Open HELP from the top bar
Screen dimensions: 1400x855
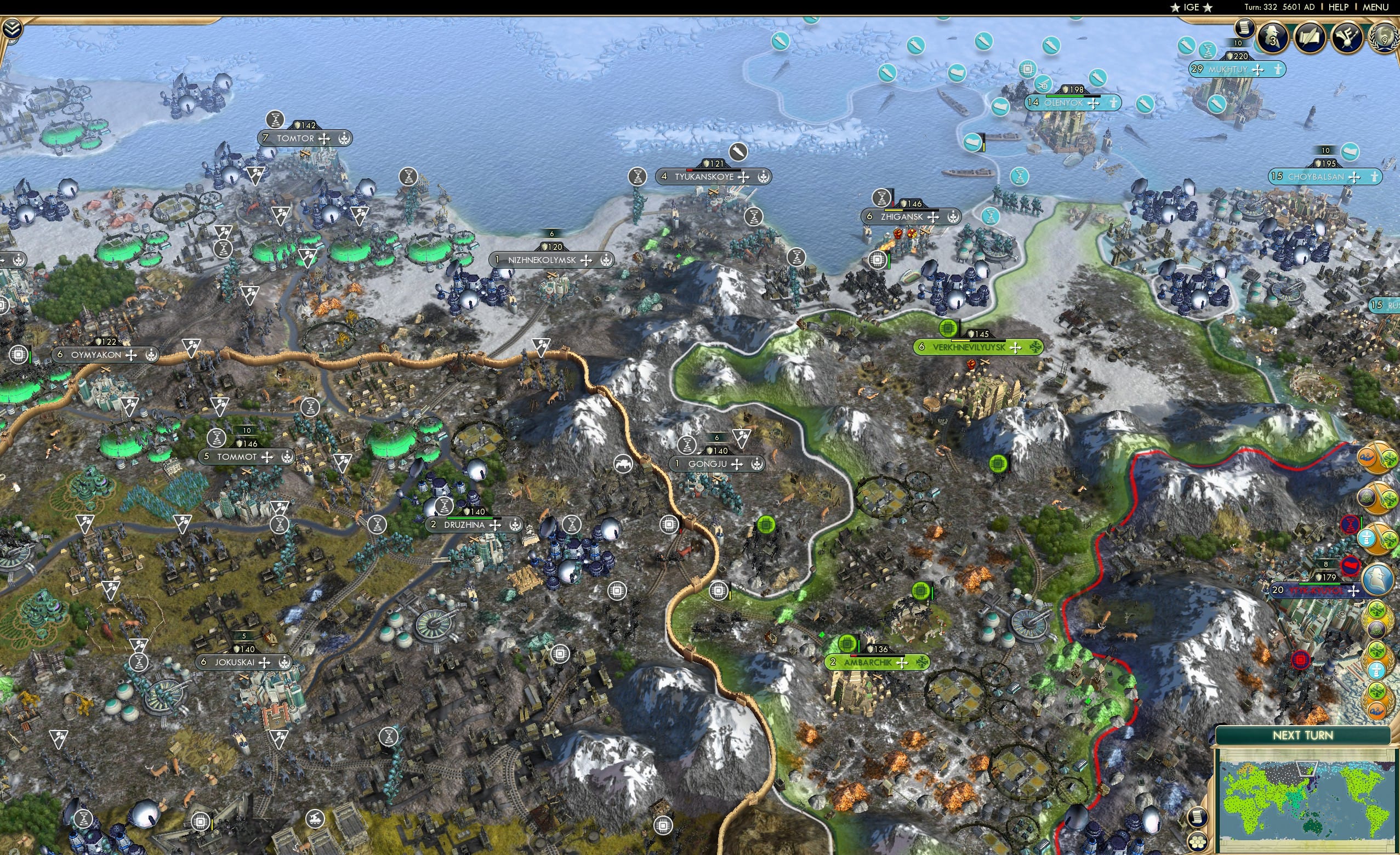[1340, 7]
